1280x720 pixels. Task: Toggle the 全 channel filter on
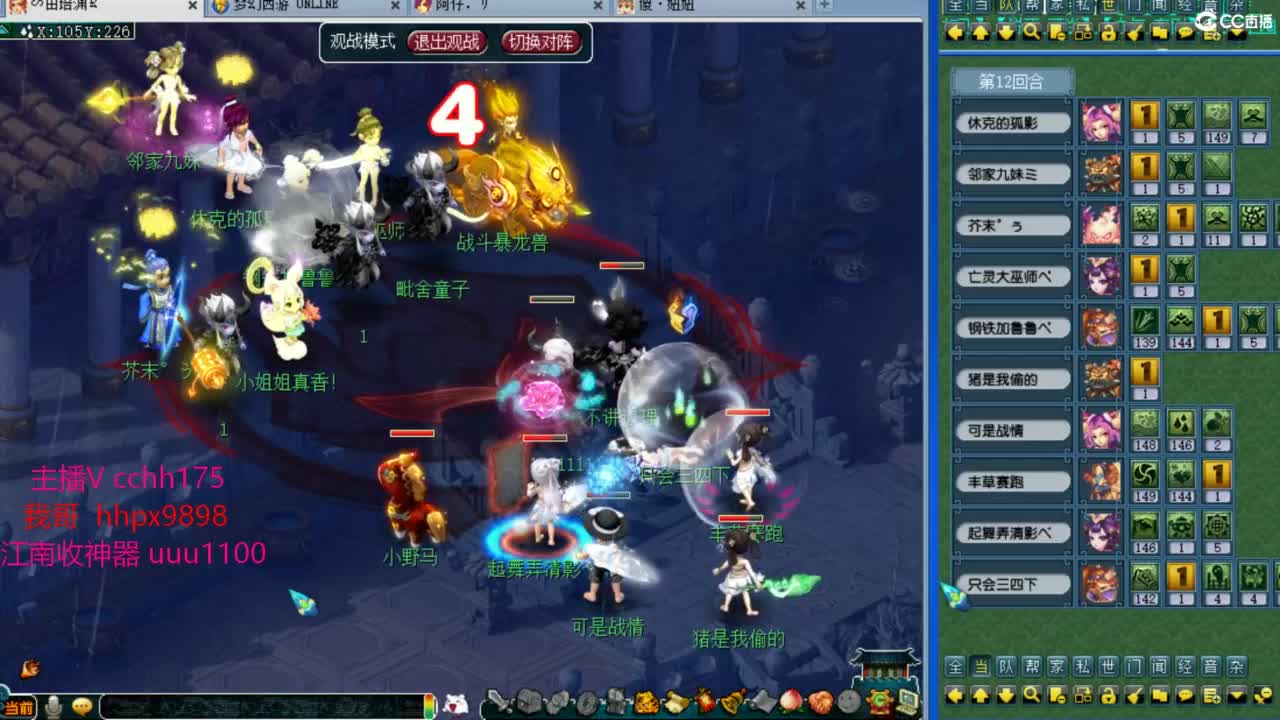pos(955,667)
